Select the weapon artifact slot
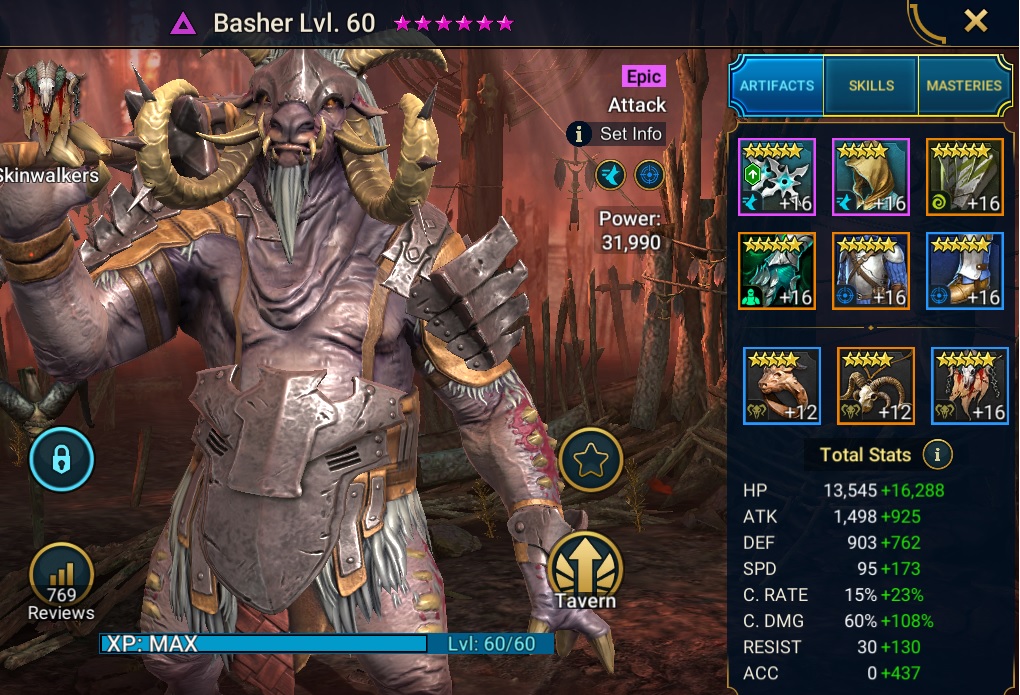The width and height of the screenshot is (1020, 695). [x=777, y=177]
